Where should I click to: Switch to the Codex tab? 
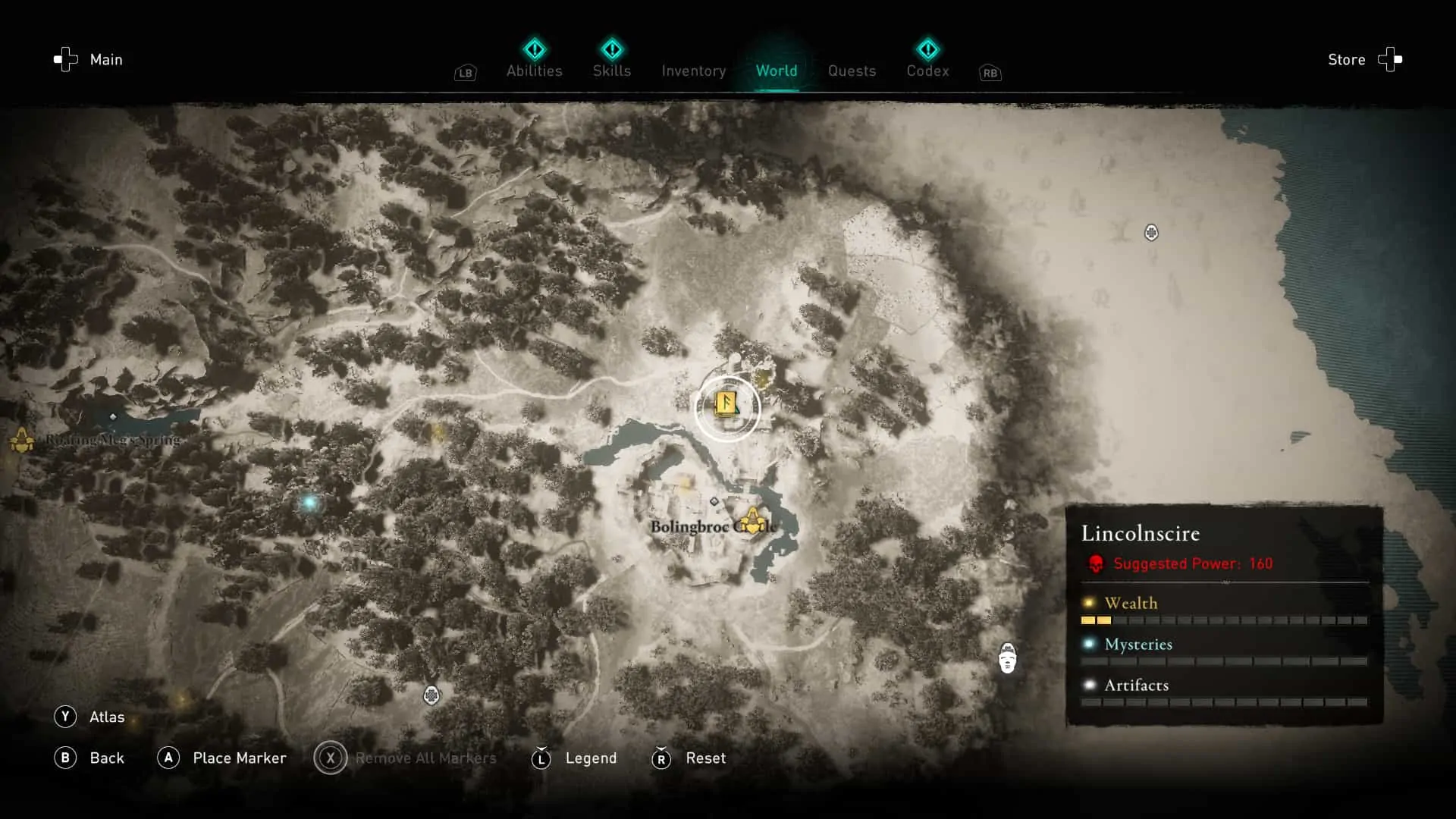click(927, 71)
